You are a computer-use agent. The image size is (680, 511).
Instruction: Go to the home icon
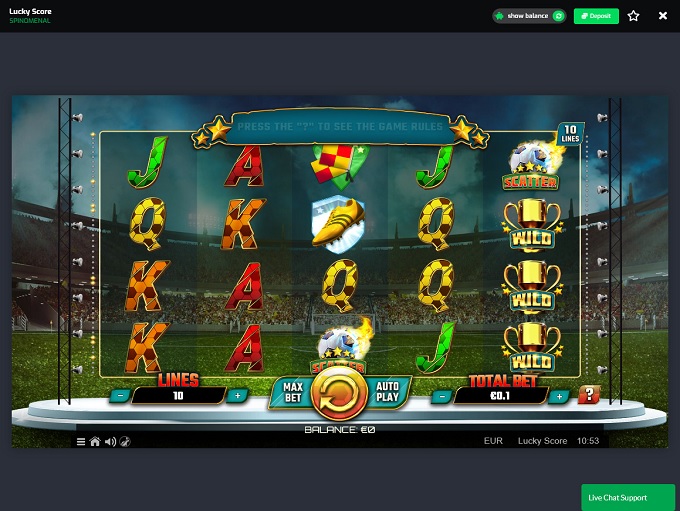point(95,441)
